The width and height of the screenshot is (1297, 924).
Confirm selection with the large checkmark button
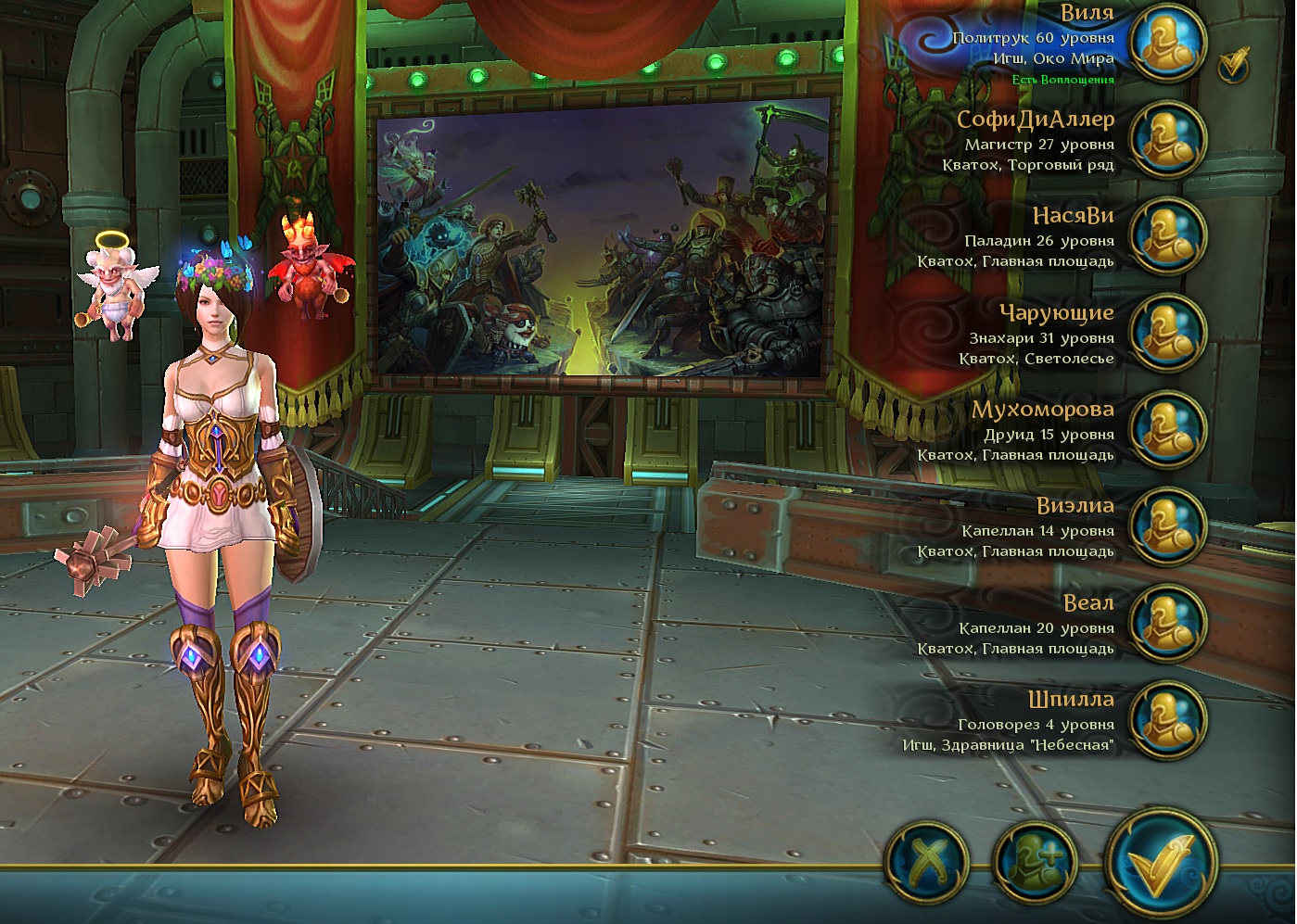[x=1162, y=859]
